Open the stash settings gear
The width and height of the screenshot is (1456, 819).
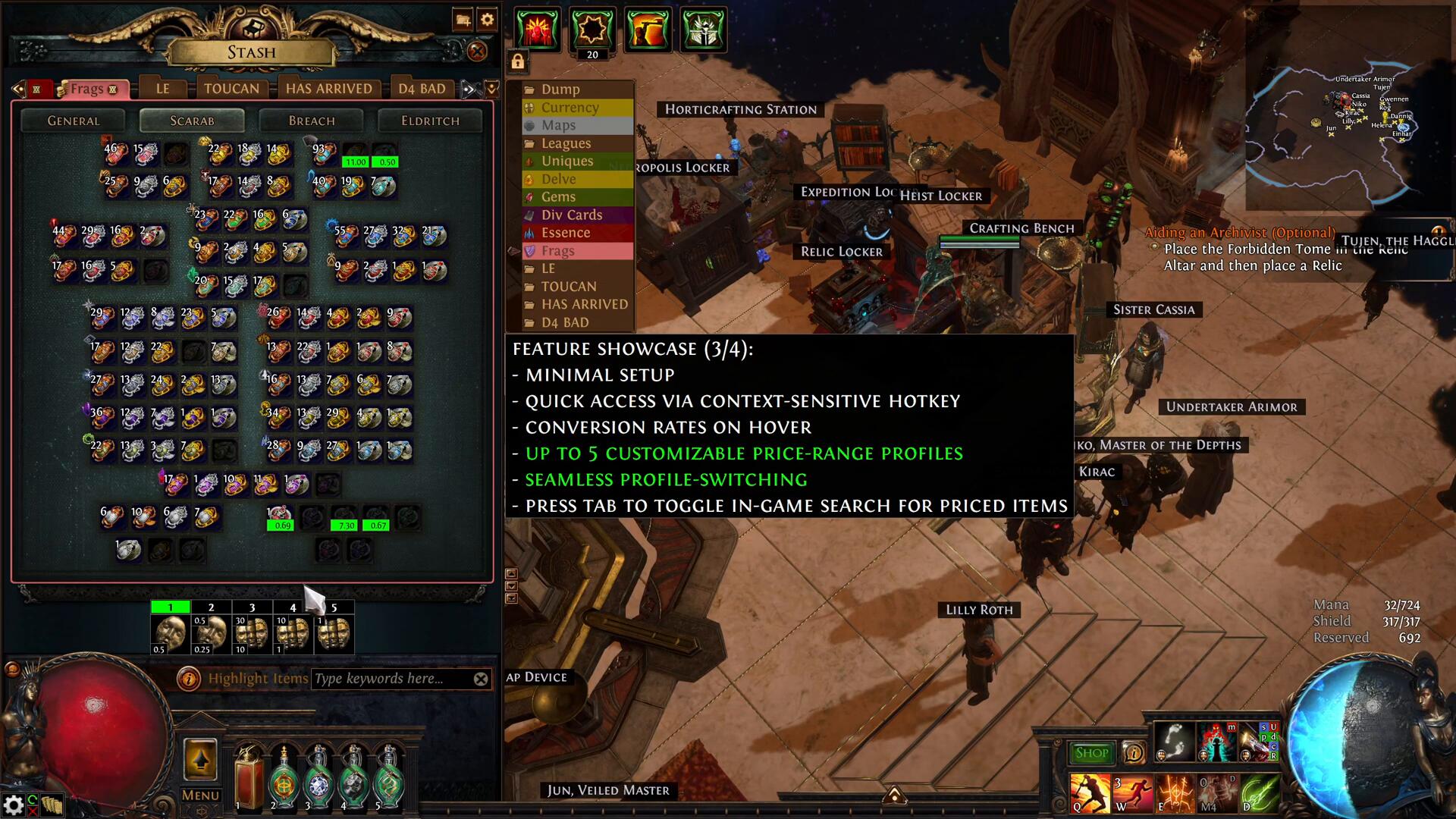(x=487, y=20)
